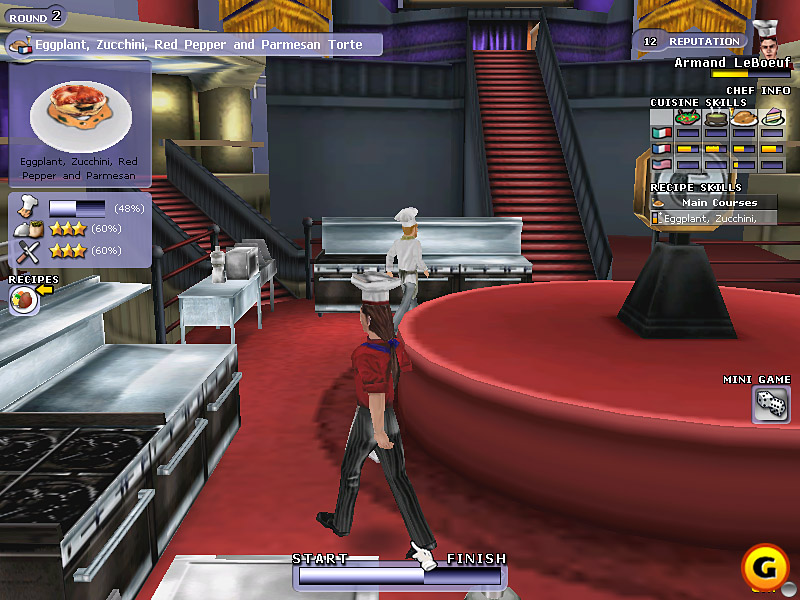Open the Recipes book icon
Screen dimensions: 800x600
click(x=23, y=299)
